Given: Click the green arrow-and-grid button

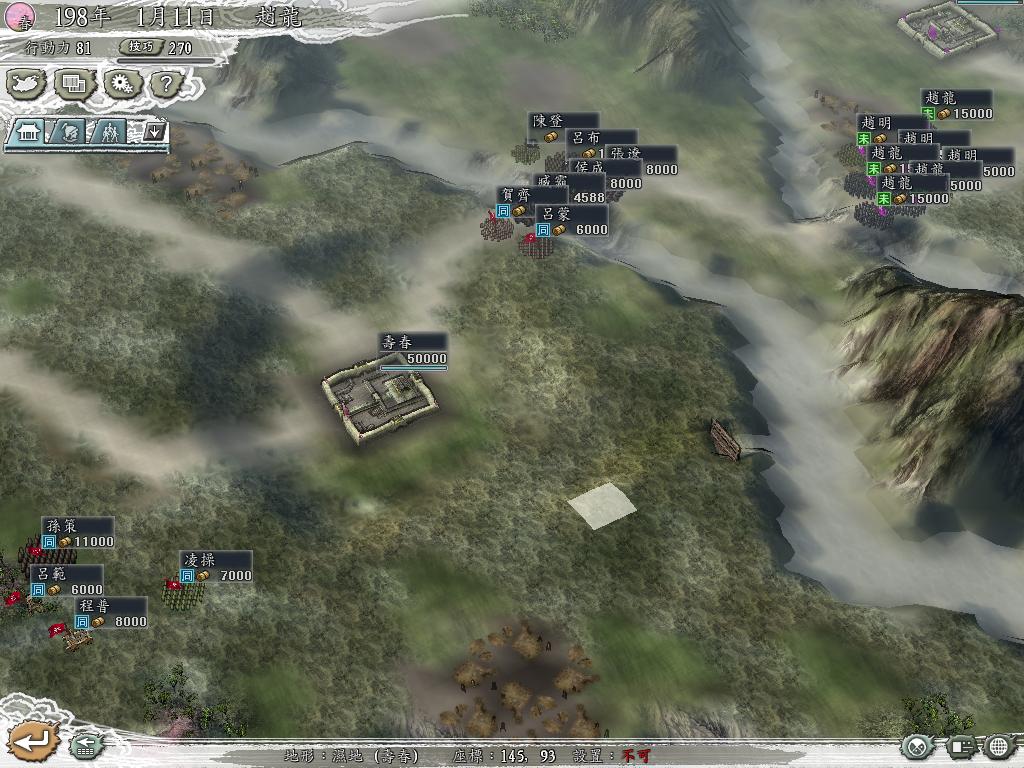Looking at the screenshot, I should click(x=83, y=745).
